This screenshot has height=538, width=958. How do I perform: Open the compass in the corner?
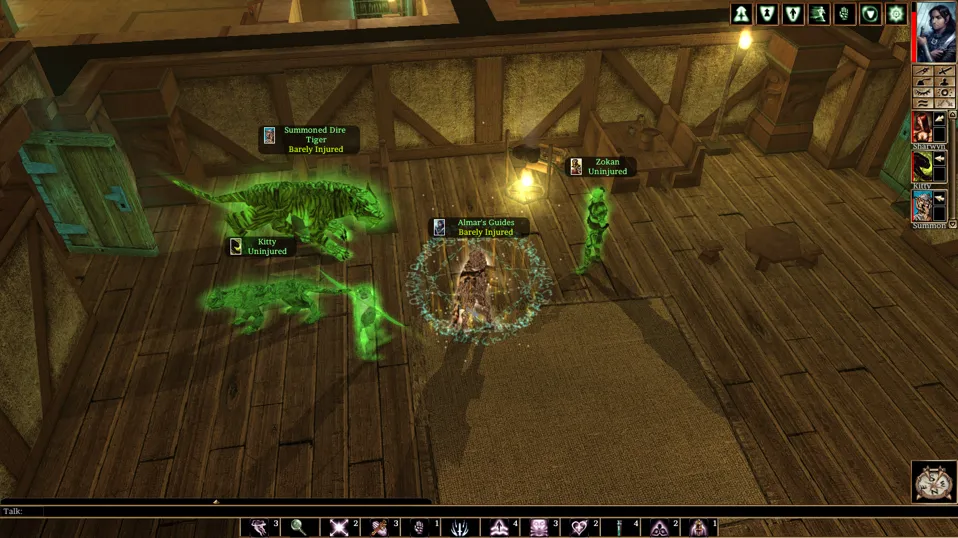(934, 482)
